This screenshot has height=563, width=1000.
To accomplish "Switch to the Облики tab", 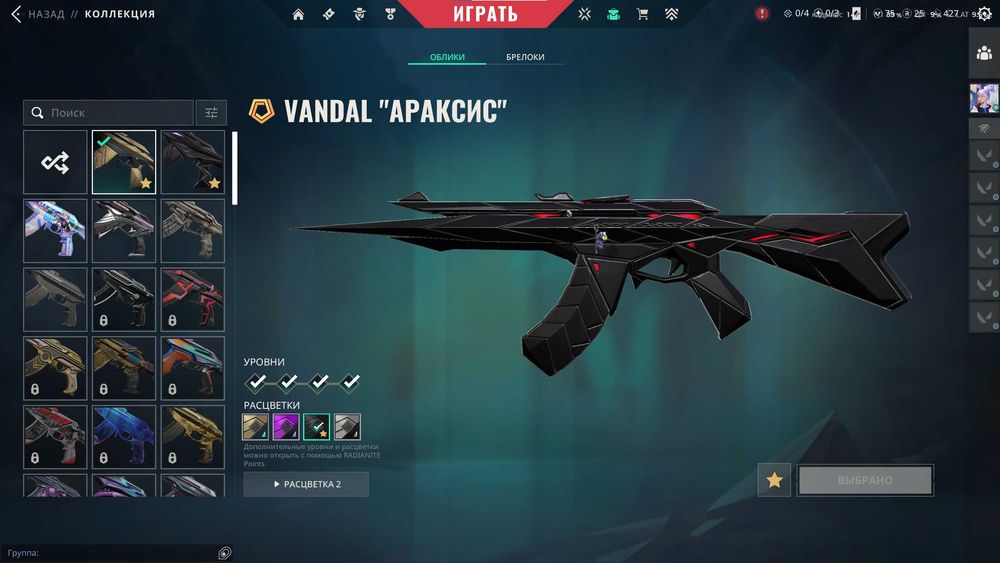I will tap(447, 57).
